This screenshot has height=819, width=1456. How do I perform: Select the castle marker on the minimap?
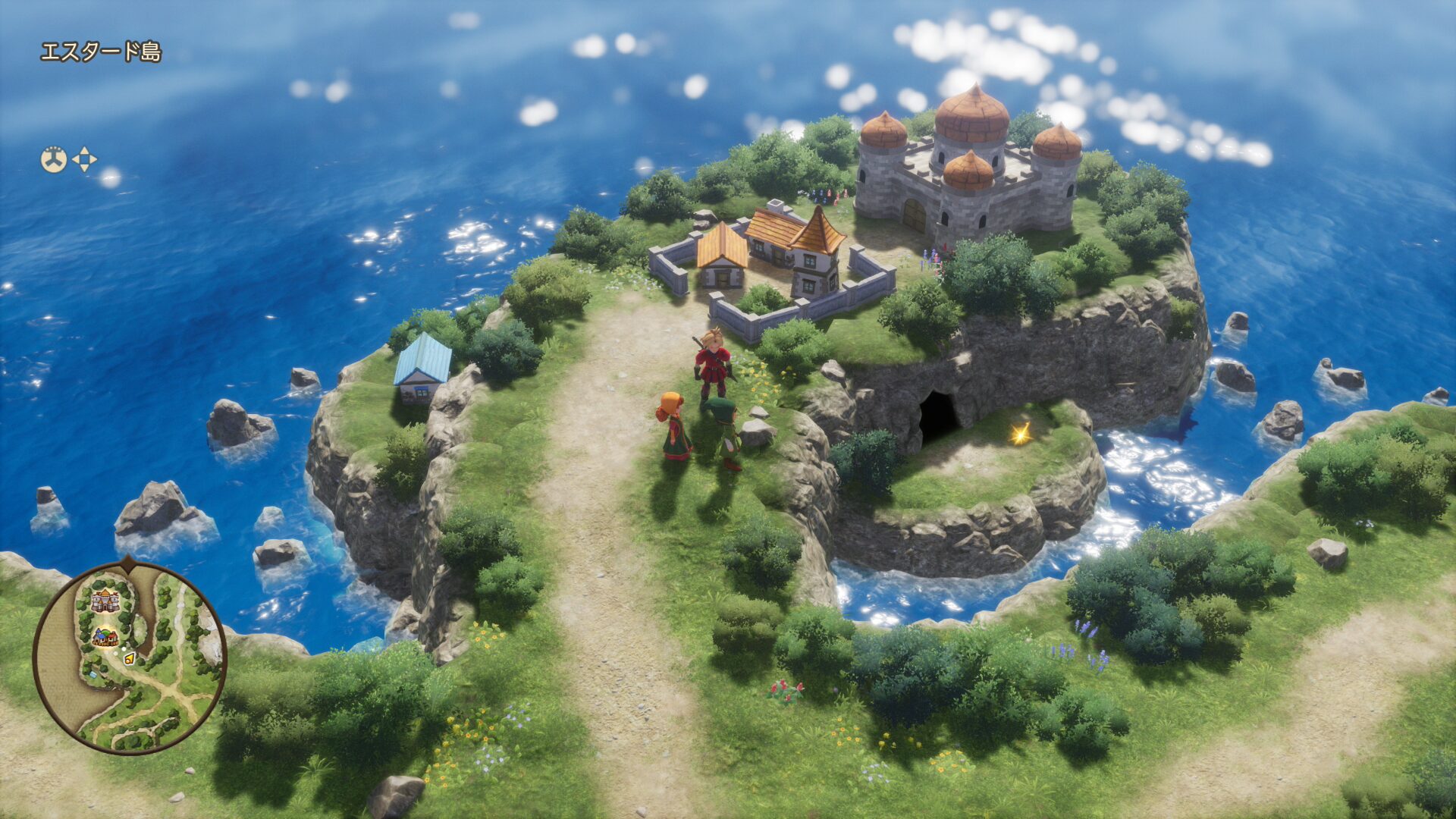[105, 601]
